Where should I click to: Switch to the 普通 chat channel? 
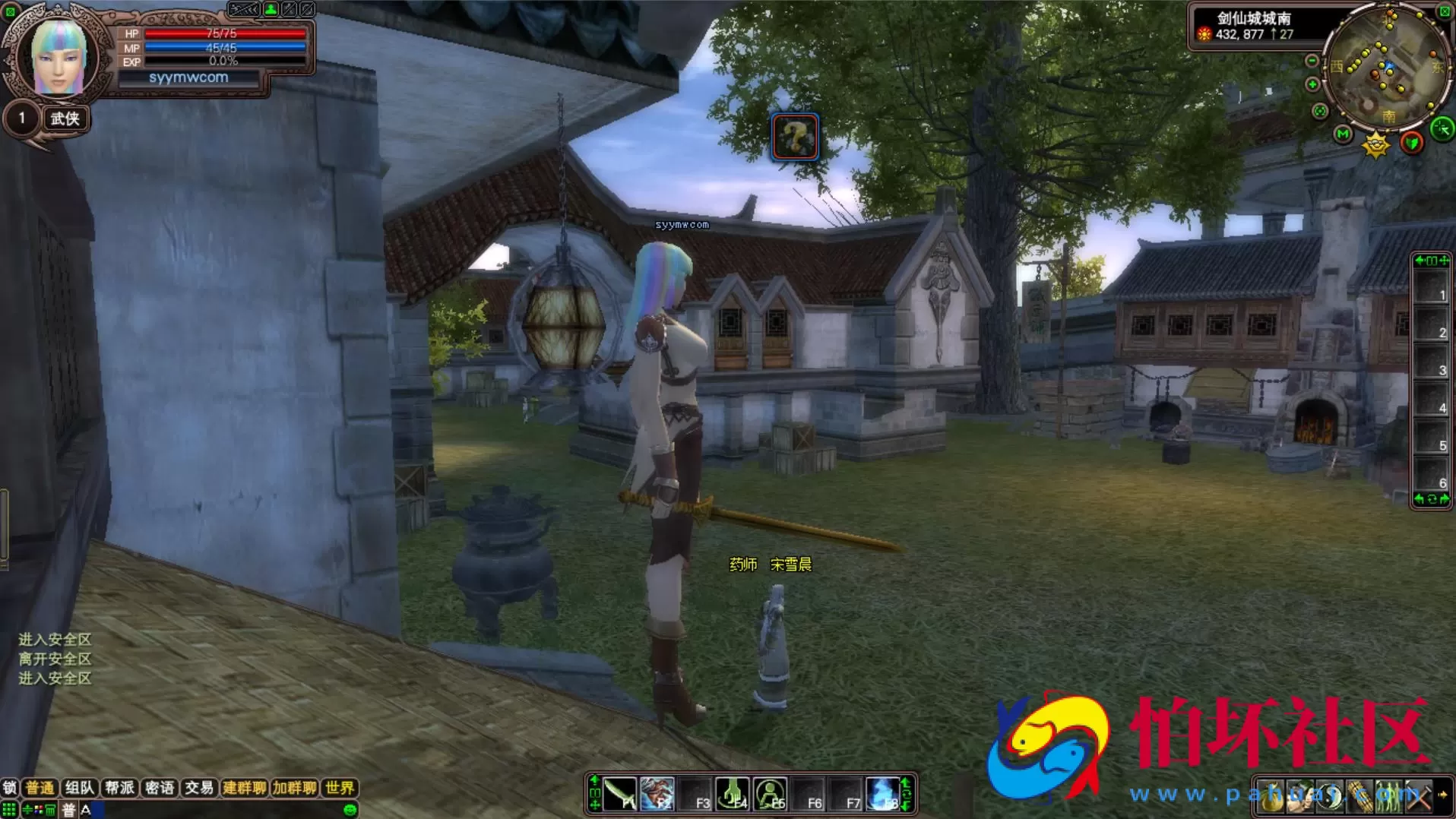pos(40,788)
